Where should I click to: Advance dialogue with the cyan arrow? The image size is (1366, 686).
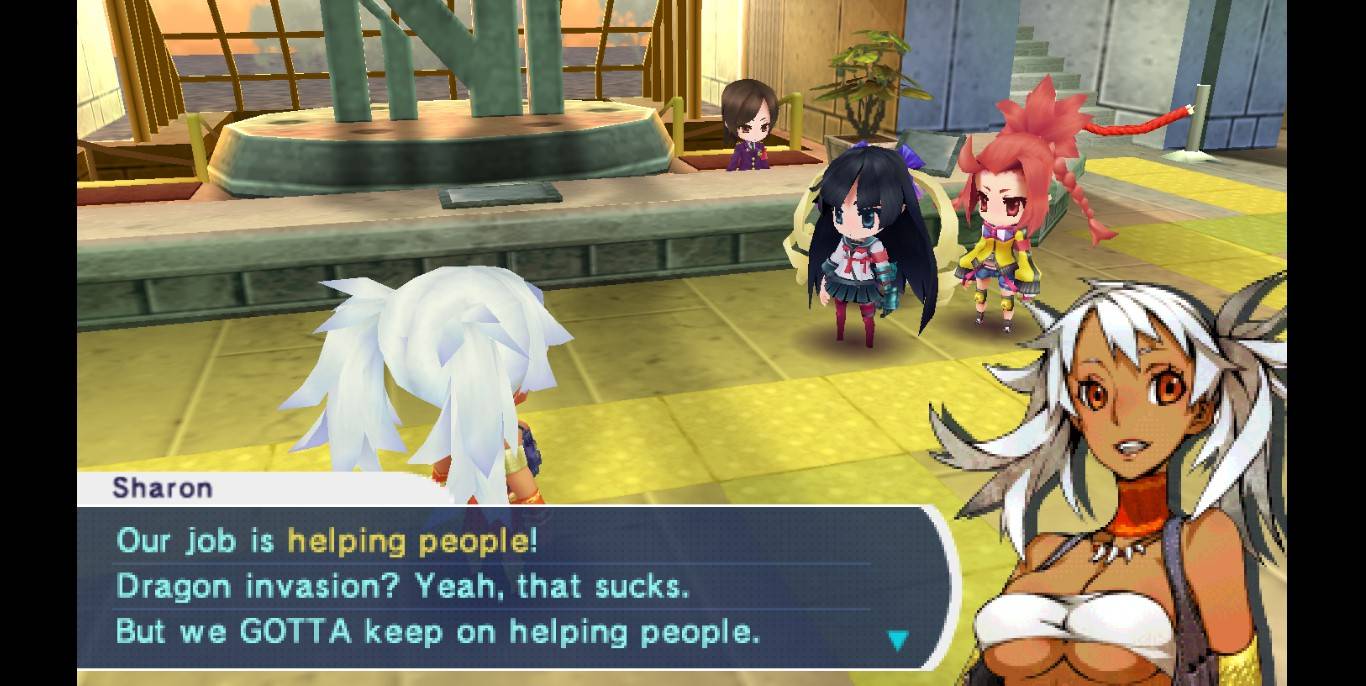click(898, 640)
